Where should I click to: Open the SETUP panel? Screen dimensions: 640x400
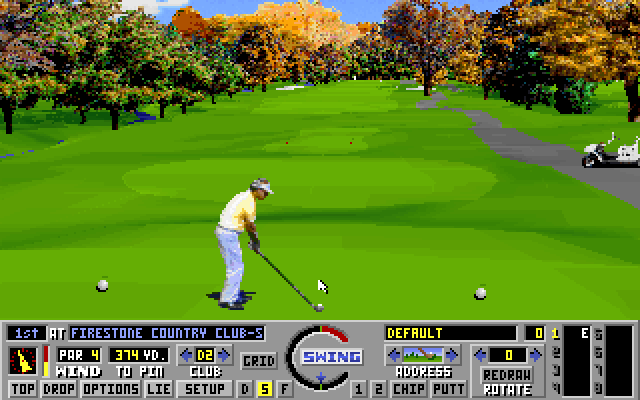(205, 388)
